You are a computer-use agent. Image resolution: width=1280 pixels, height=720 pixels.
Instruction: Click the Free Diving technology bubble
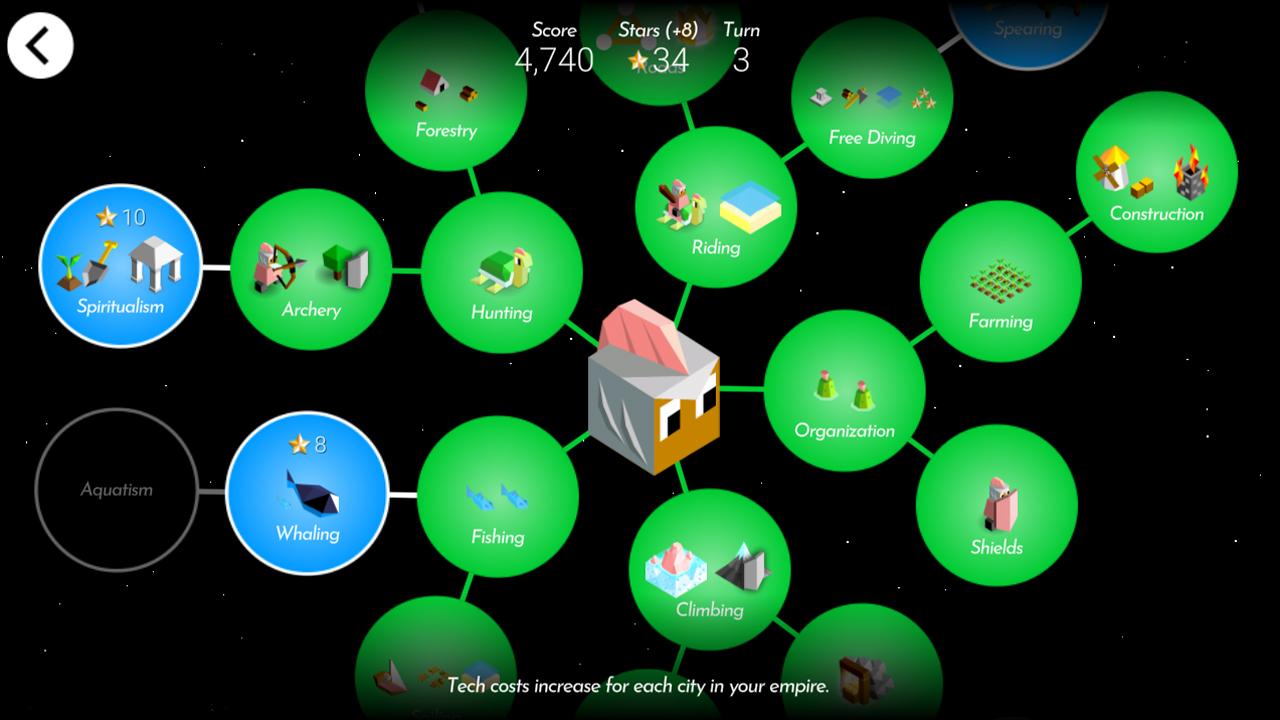pos(872,98)
